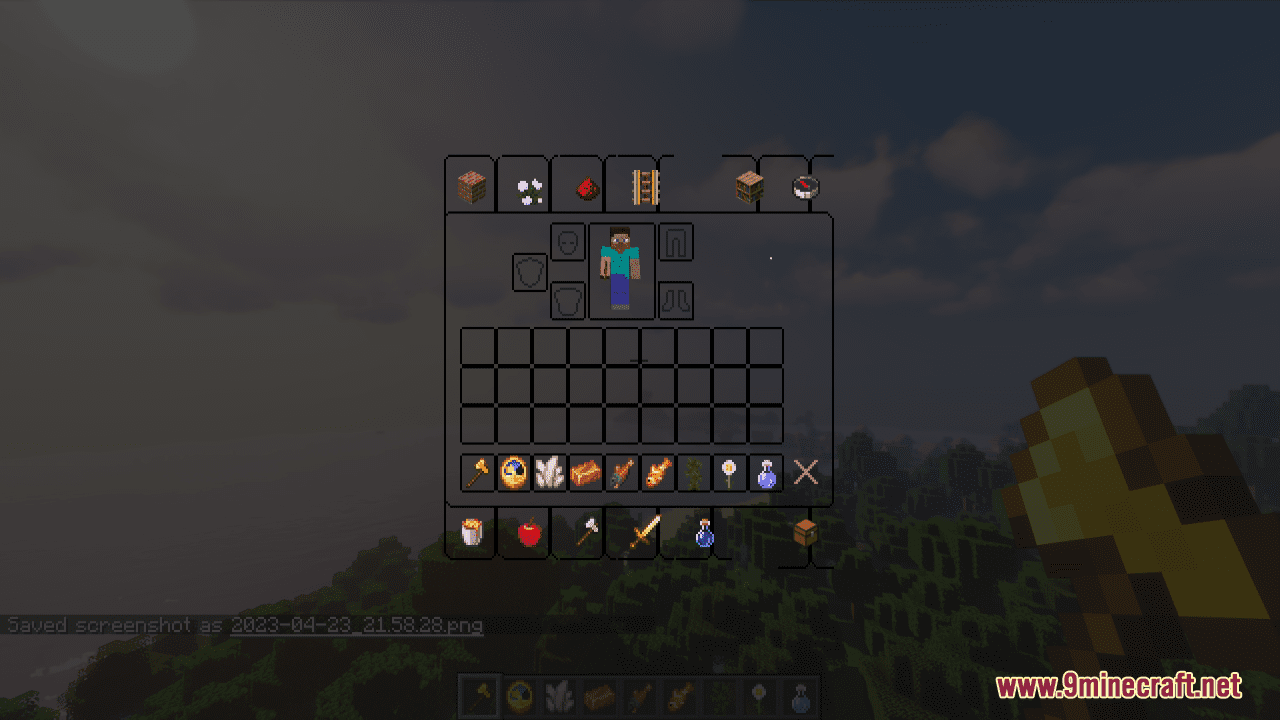1280x720 pixels.
Task: Click the Steve player model preview
Action: click(620, 270)
